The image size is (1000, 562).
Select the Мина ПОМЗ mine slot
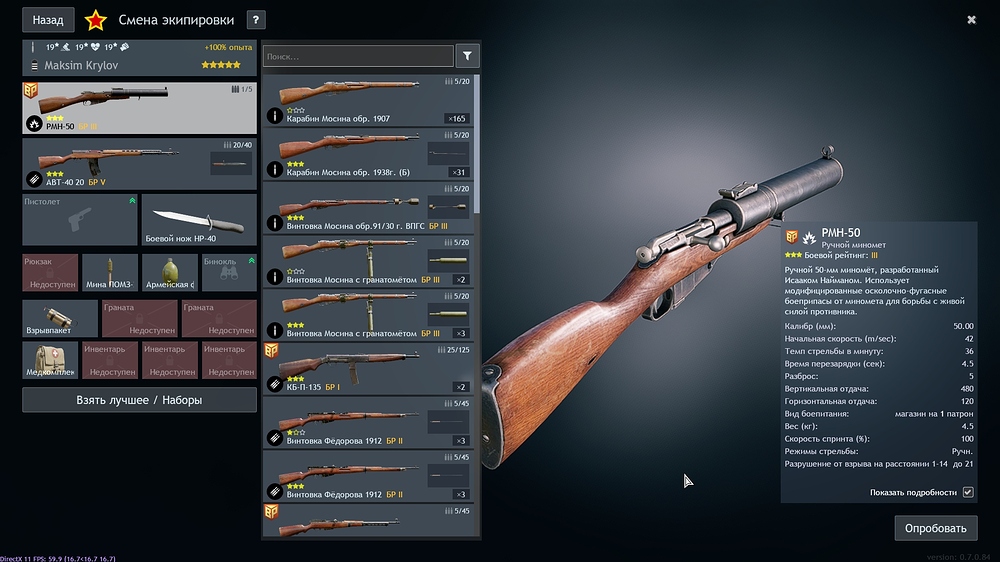pyautogui.click(x=110, y=273)
